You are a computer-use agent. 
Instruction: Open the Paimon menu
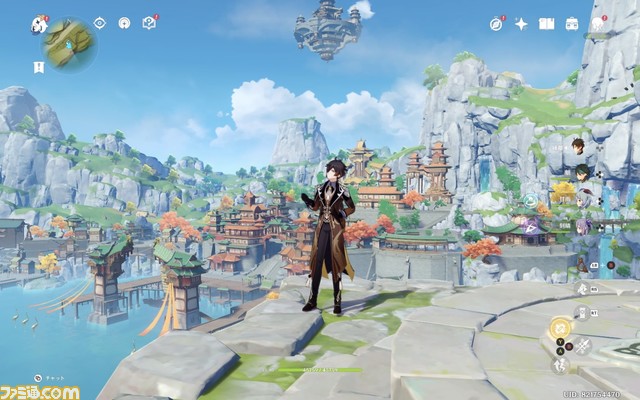pyautogui.click(x=39, y=23)
